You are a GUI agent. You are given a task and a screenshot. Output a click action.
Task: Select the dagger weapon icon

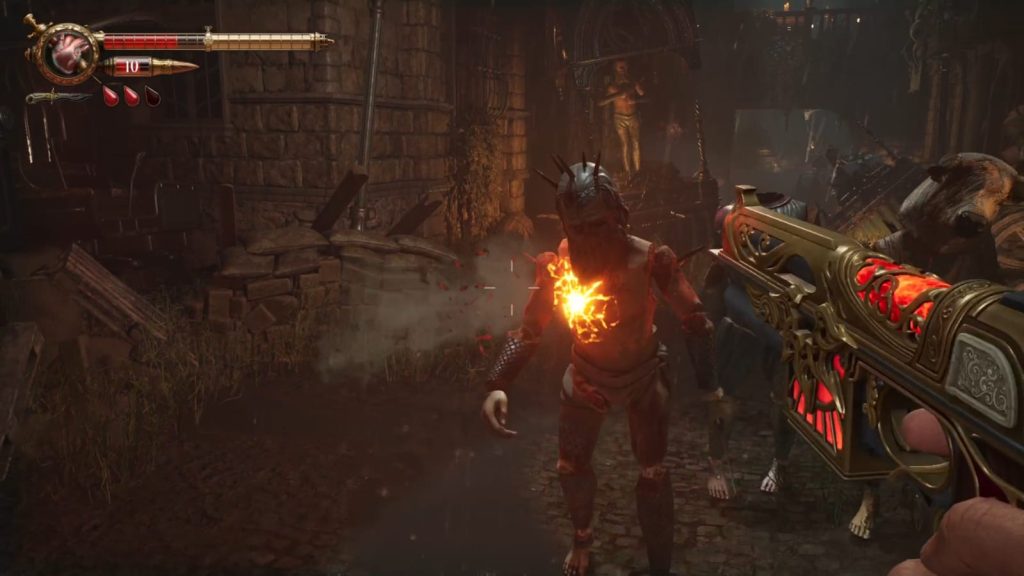point(58,97)
